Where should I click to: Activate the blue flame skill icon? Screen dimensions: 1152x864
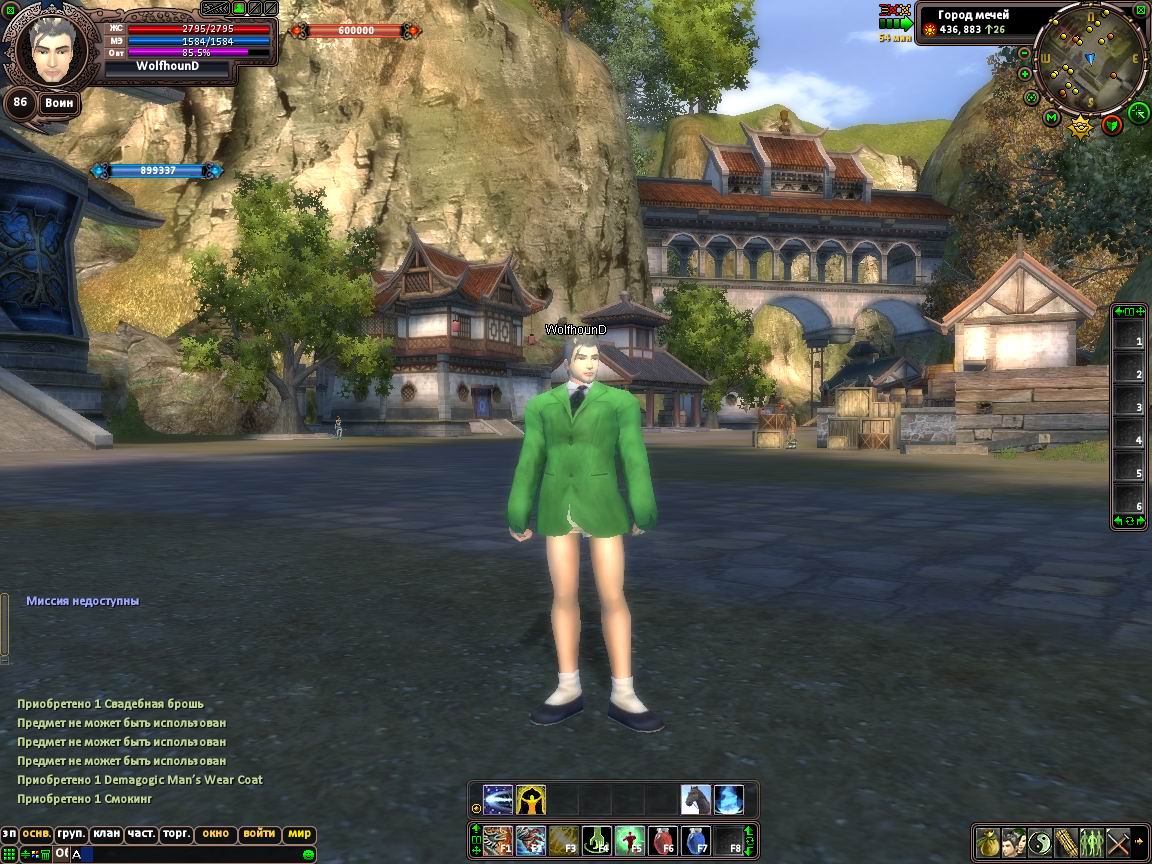pyautogui.click(x=729, y=799)
